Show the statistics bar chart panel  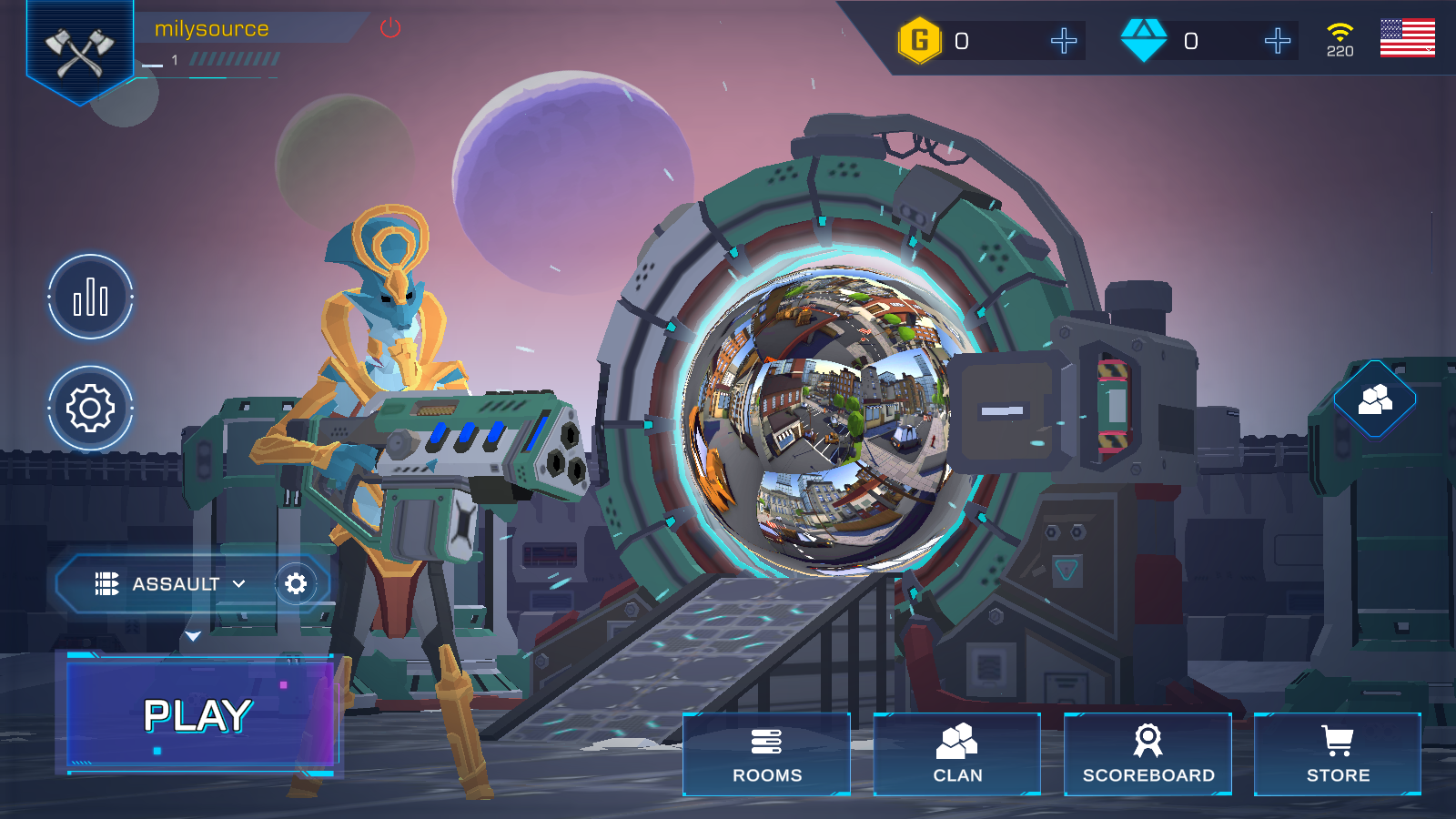90,298
